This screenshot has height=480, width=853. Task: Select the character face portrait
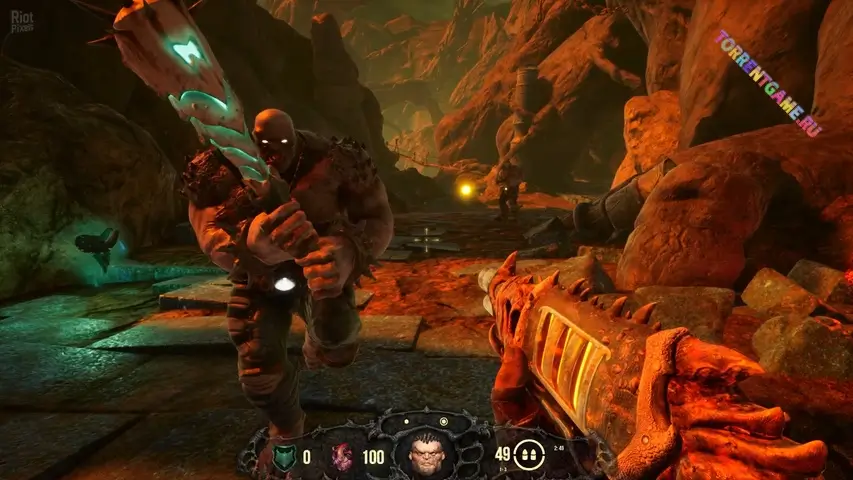pos(425,455)
